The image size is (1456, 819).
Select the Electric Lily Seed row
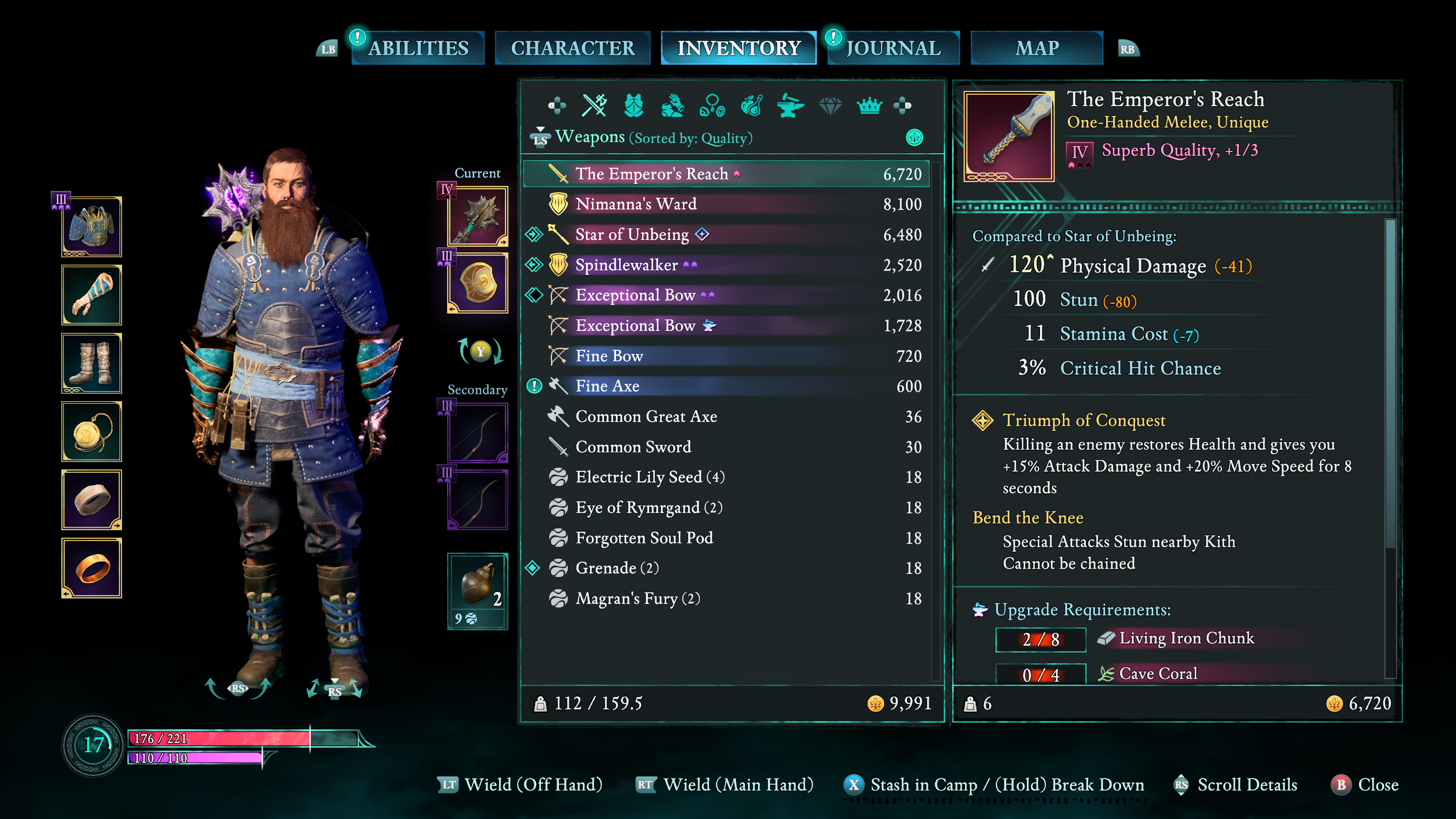pyautogui.click(x=650, y=477)
